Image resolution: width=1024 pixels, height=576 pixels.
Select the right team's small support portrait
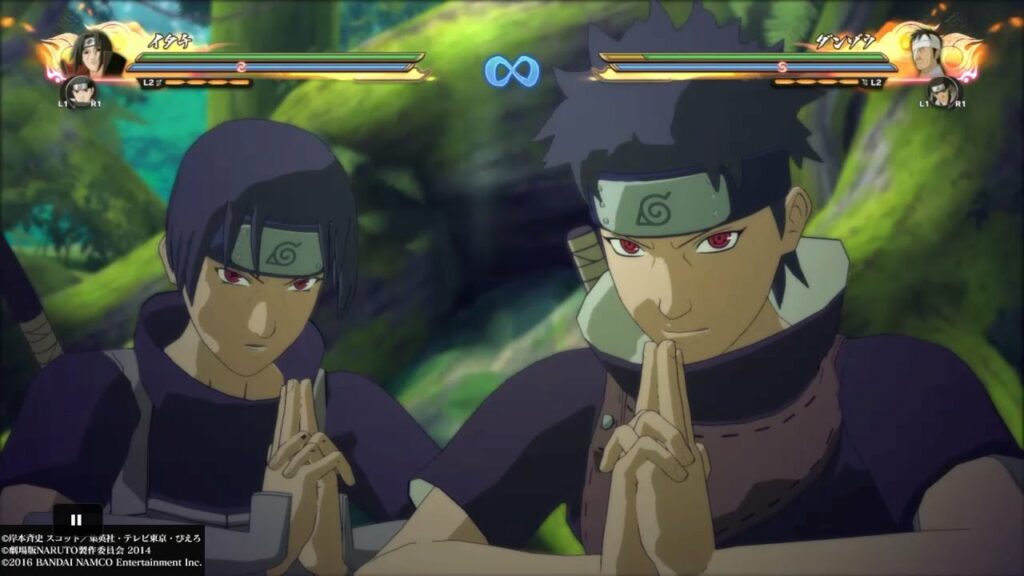pyautogui.click(x=940, y=92)
